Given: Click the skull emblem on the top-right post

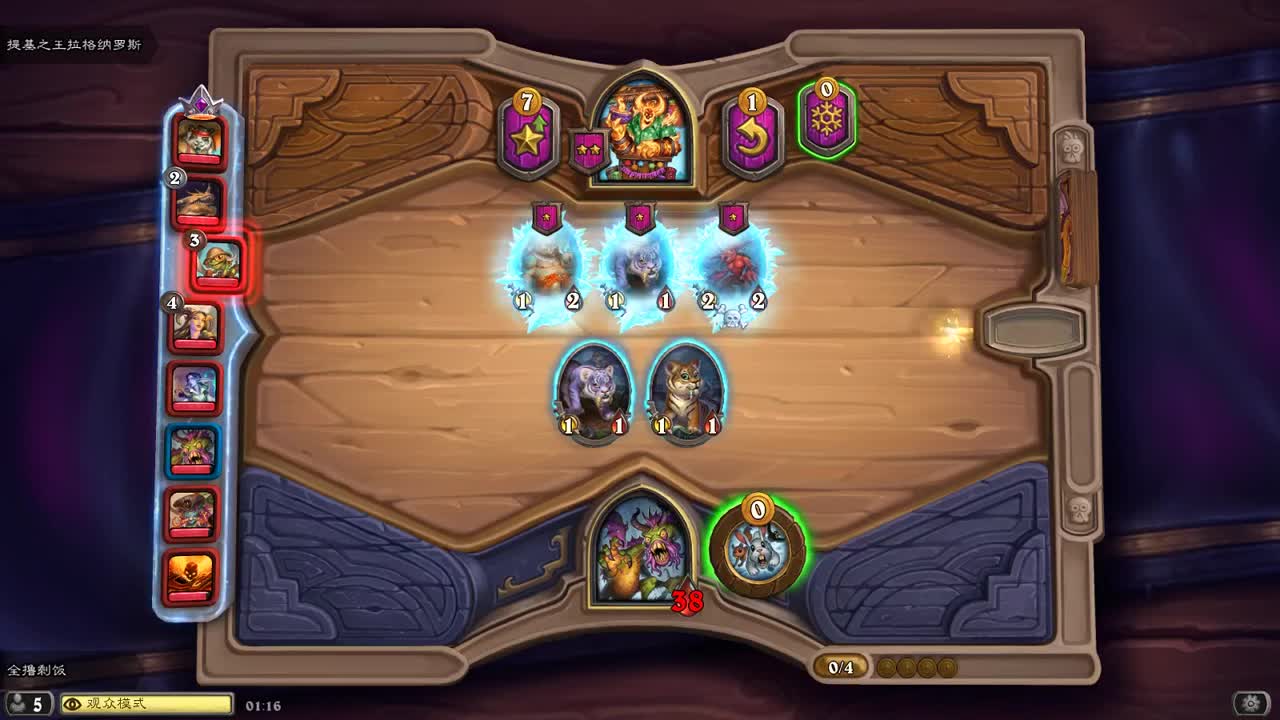Looking at the screenshot, I should pyautogui.click(x=1071, y=146).
